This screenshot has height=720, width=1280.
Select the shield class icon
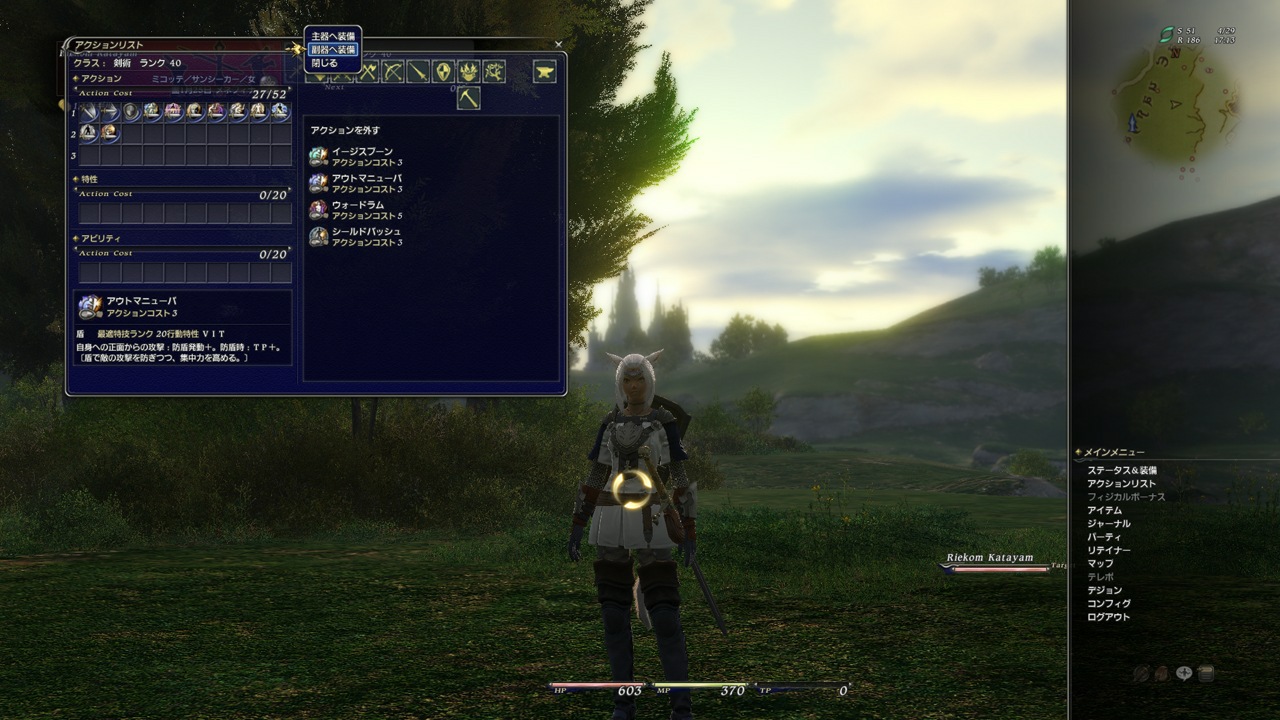443,73
